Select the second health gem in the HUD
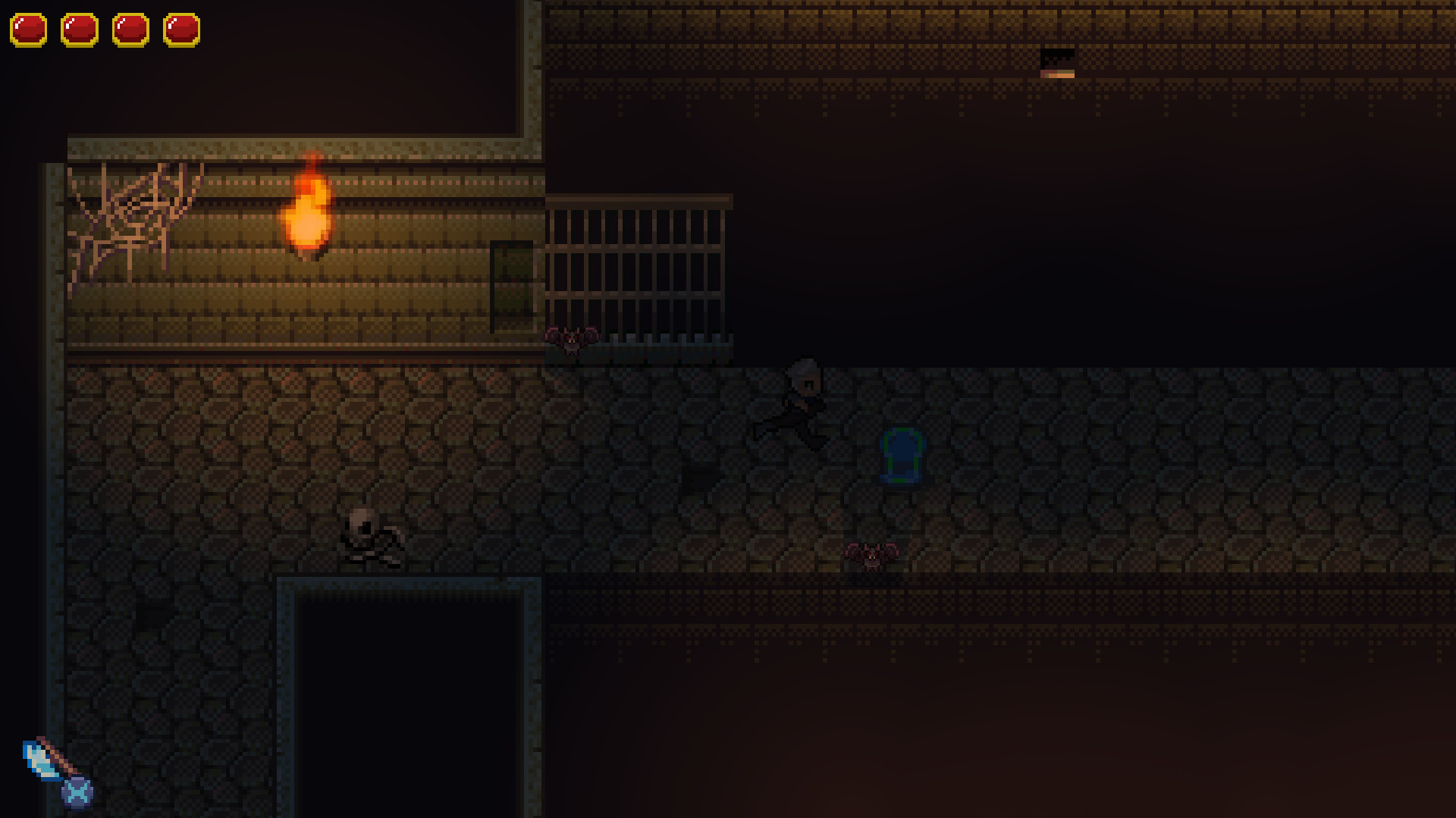Image resolution: width=1456 pixels, height=818 pixels. [80, 29]
